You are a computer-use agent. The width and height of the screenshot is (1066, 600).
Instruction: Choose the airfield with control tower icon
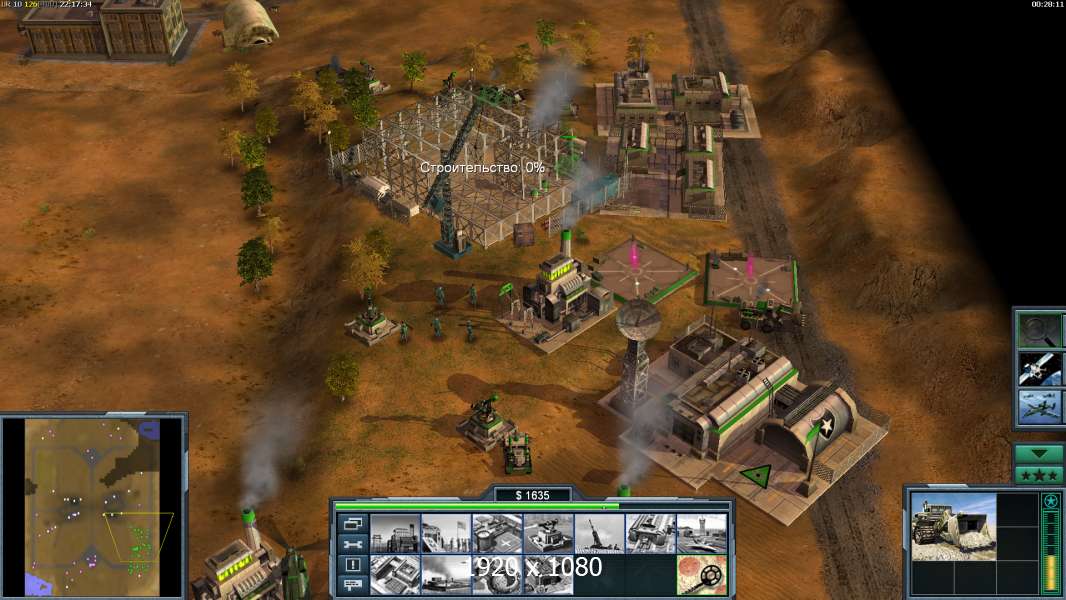[700, 533]
